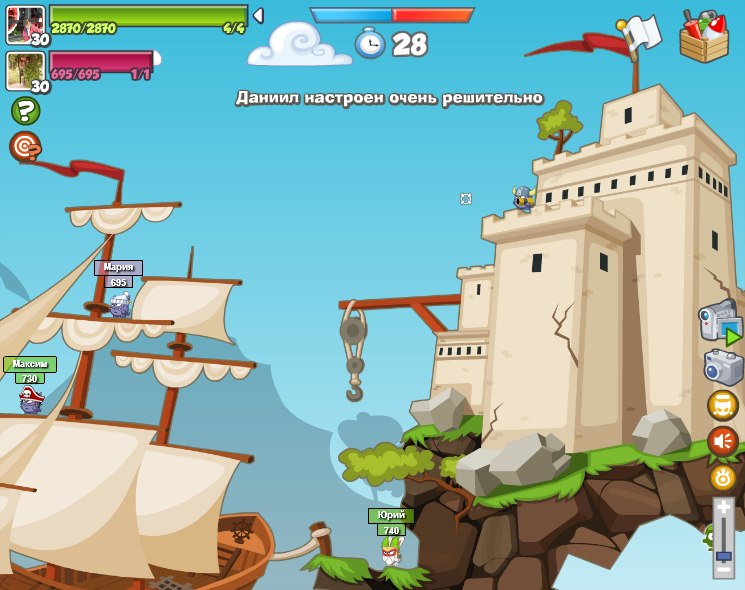Start video recording with the camcorder icon
The width and height of the screenshot is (745, 590).
(719, 323)
